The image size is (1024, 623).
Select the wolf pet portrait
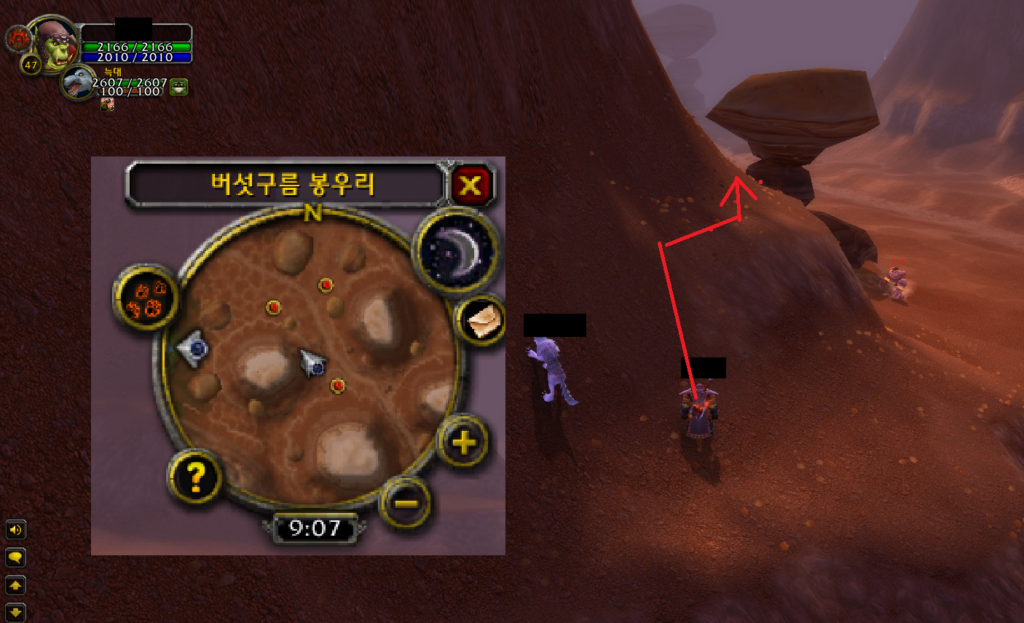(78, 82)
